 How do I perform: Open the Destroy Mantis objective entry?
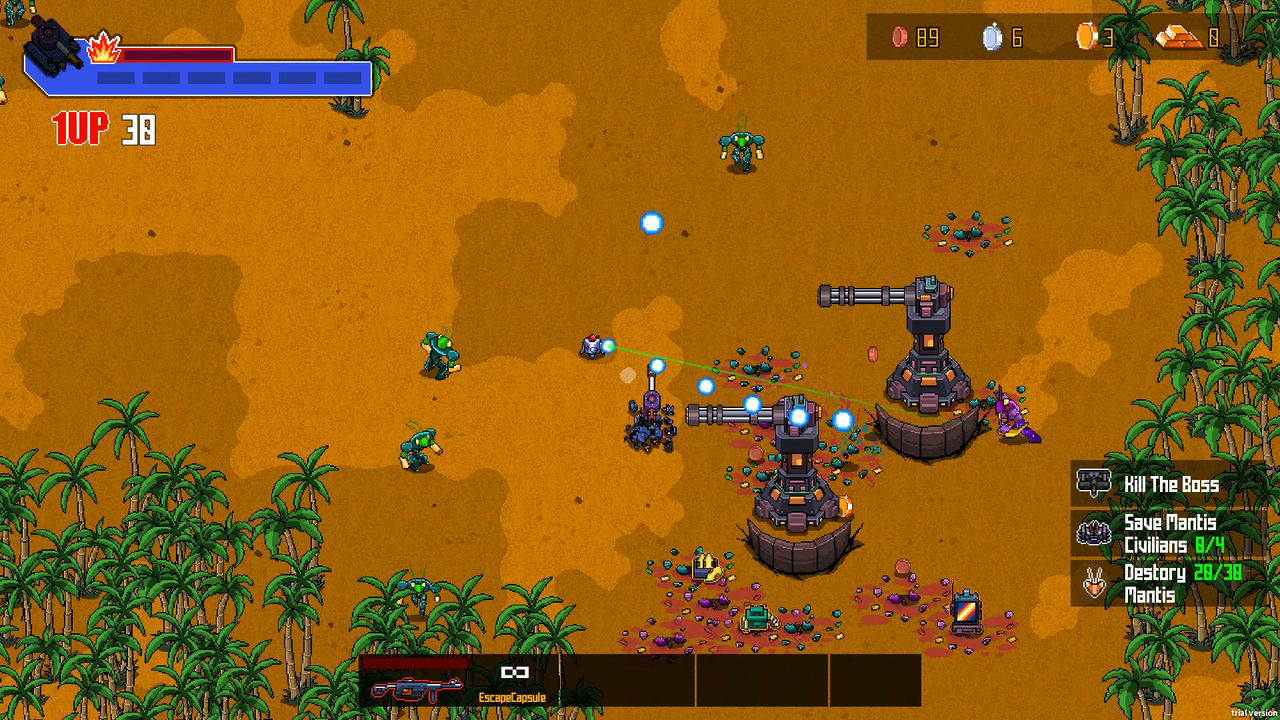point(1170,583)
